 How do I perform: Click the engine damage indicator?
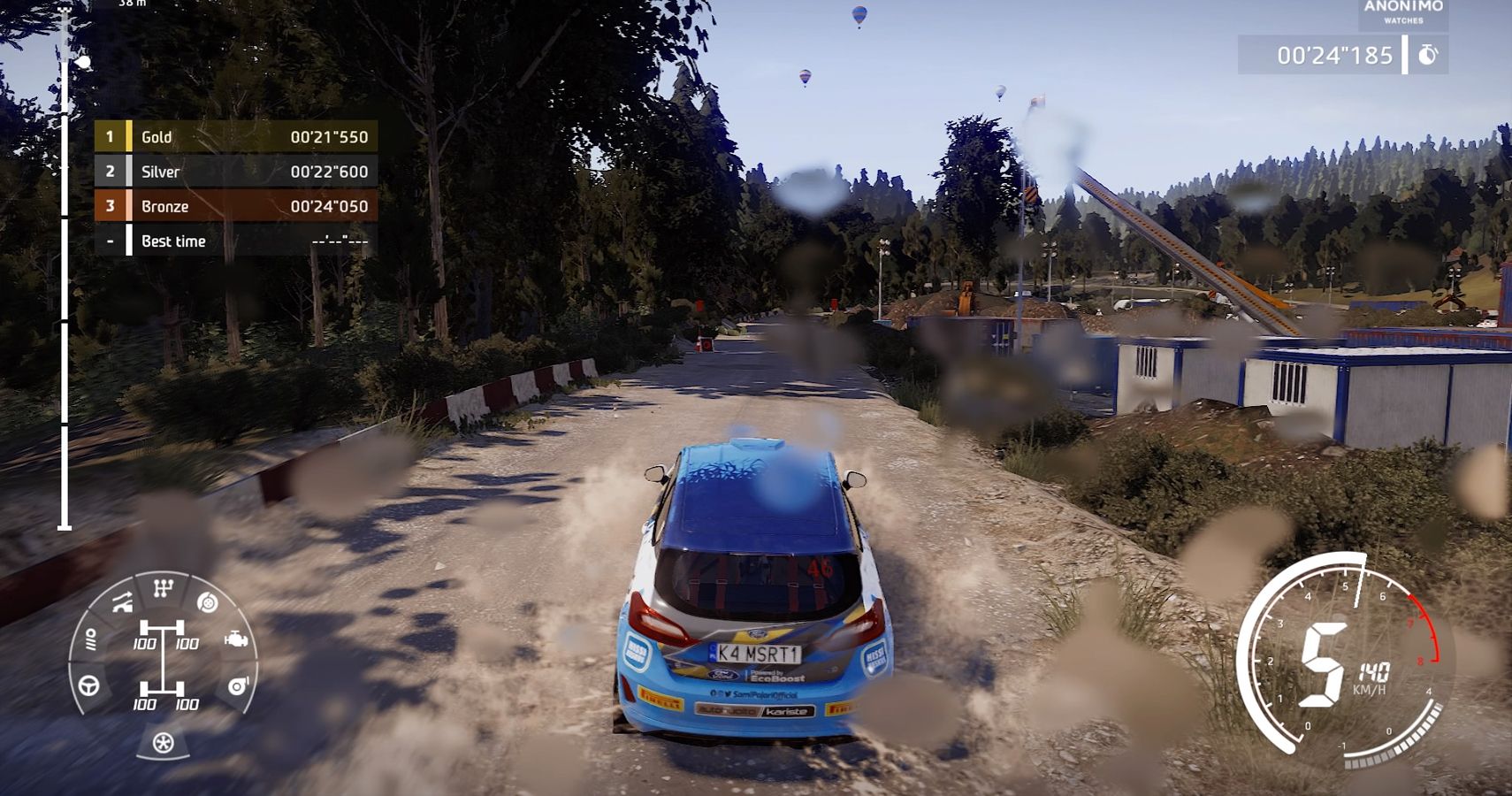point(237,639)
